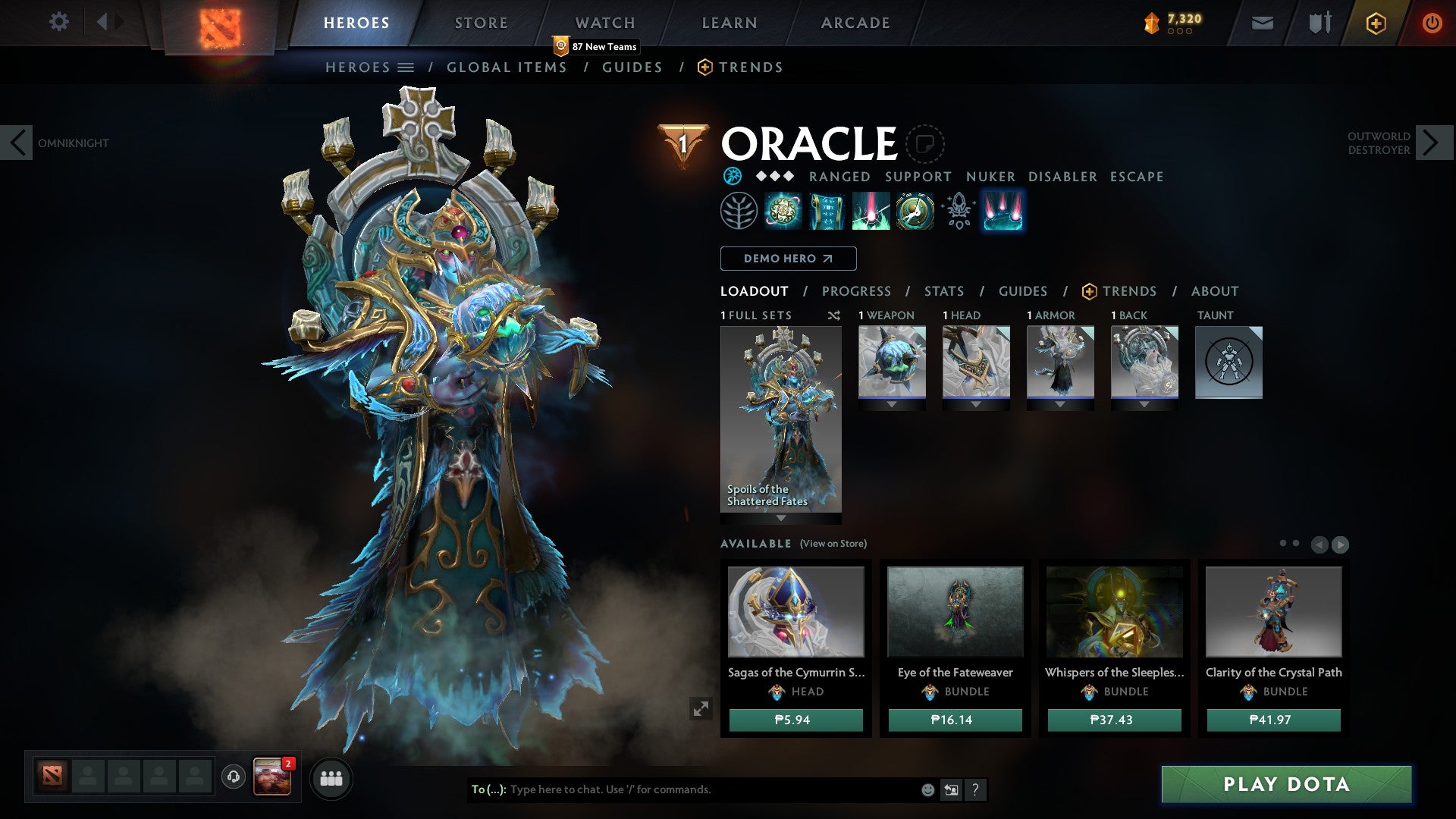
Task: Toggle the shuffle icon next to FULL SETS
Action: click(834, 316)
